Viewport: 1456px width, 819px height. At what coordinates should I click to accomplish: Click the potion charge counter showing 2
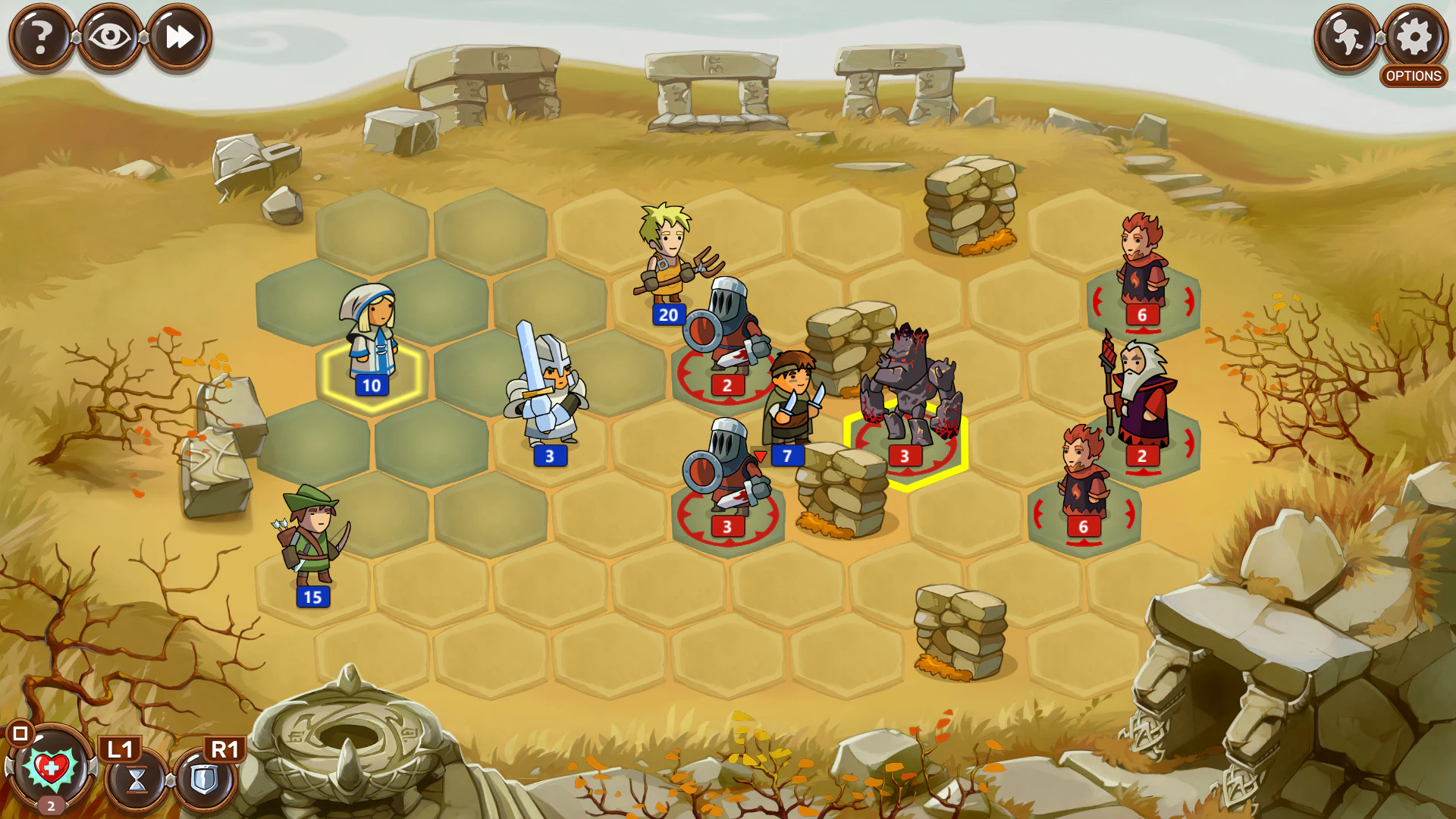coord(49,807)
